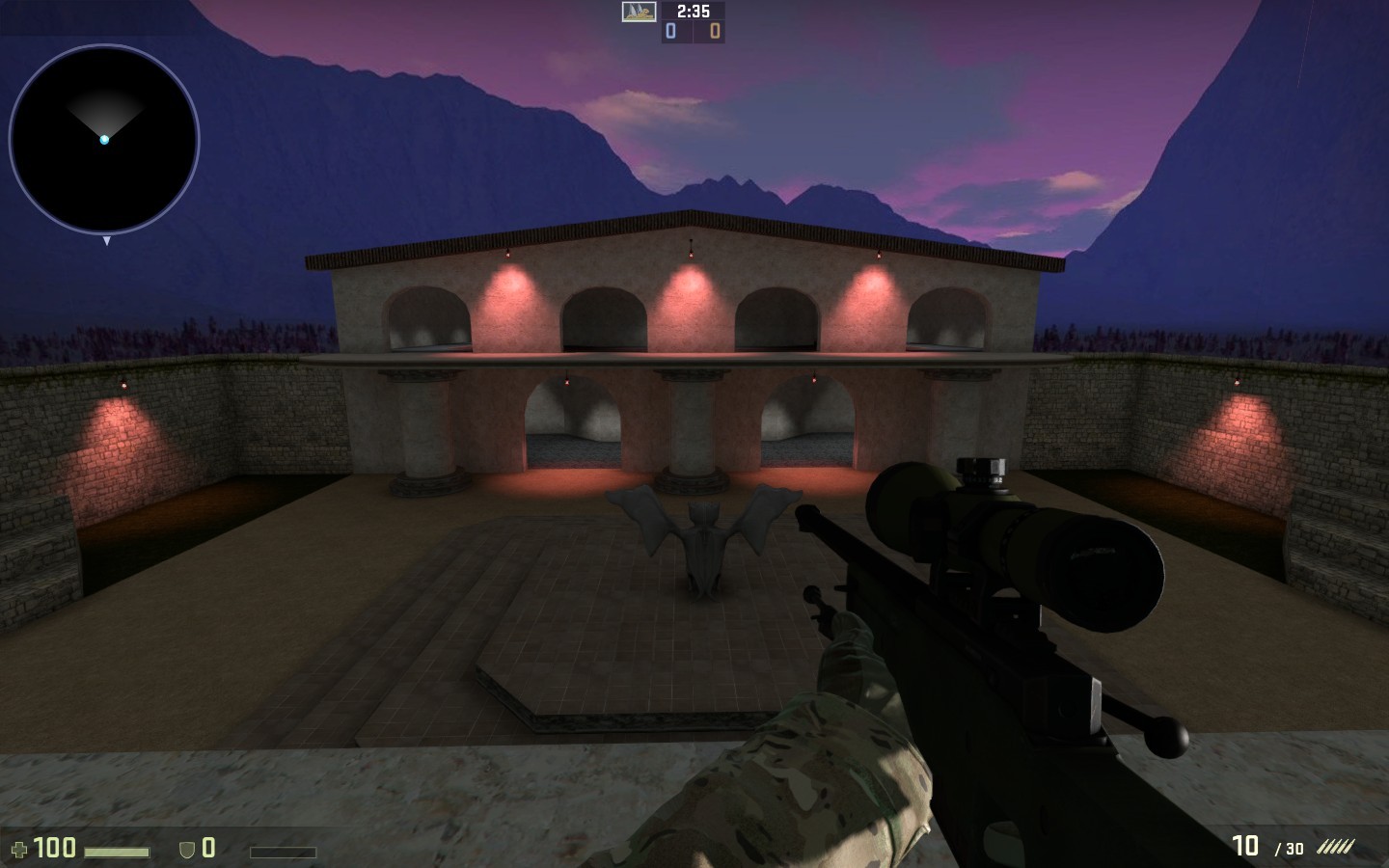
Task: Click the empty bar right of the shield
Action: point(285,852)
